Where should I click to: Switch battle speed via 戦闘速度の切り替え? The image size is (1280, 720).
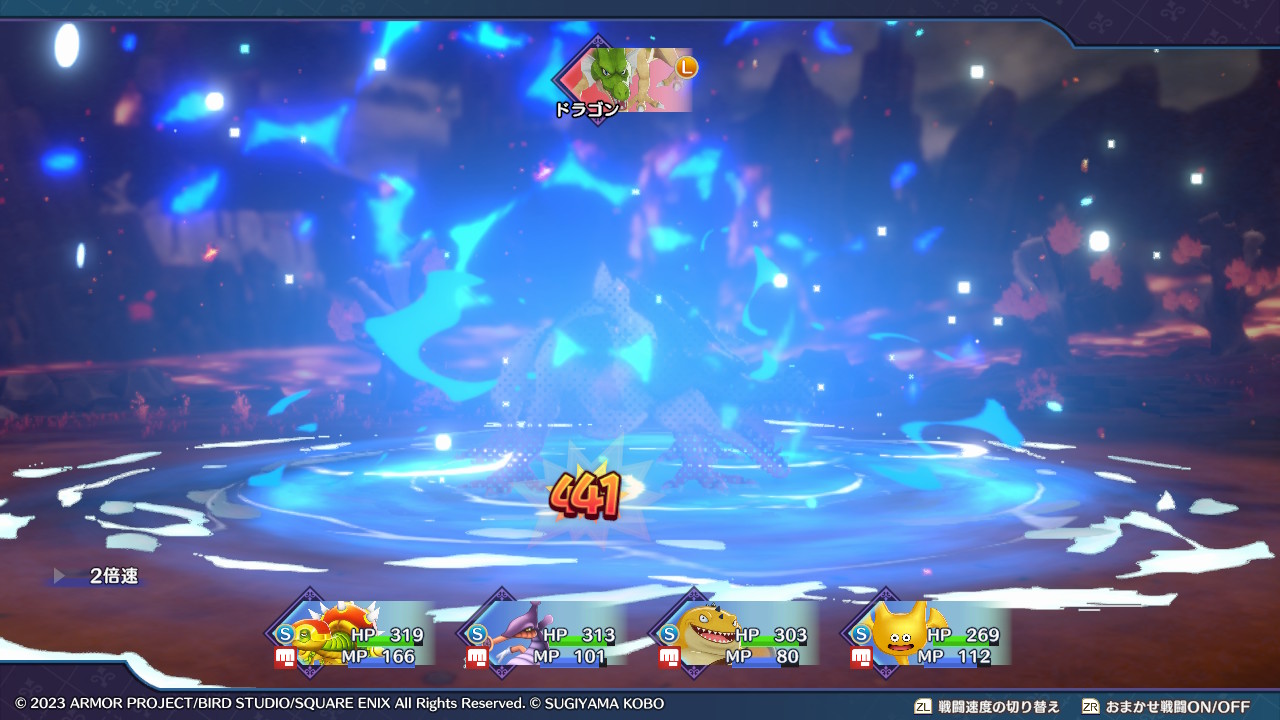pyautogui.click(x=986, y=706)
